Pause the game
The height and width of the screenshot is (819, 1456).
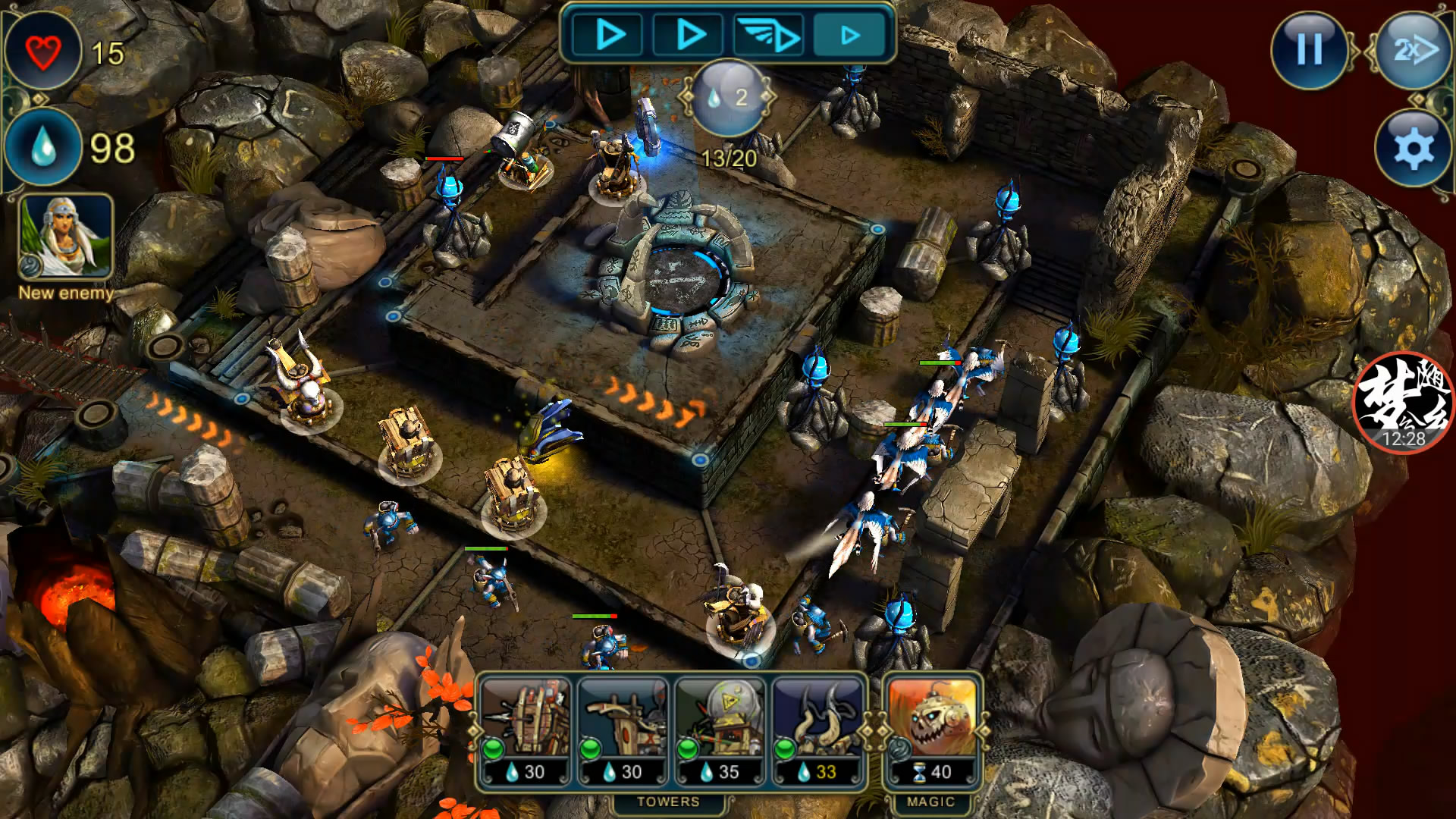(x=1310, y=50)
